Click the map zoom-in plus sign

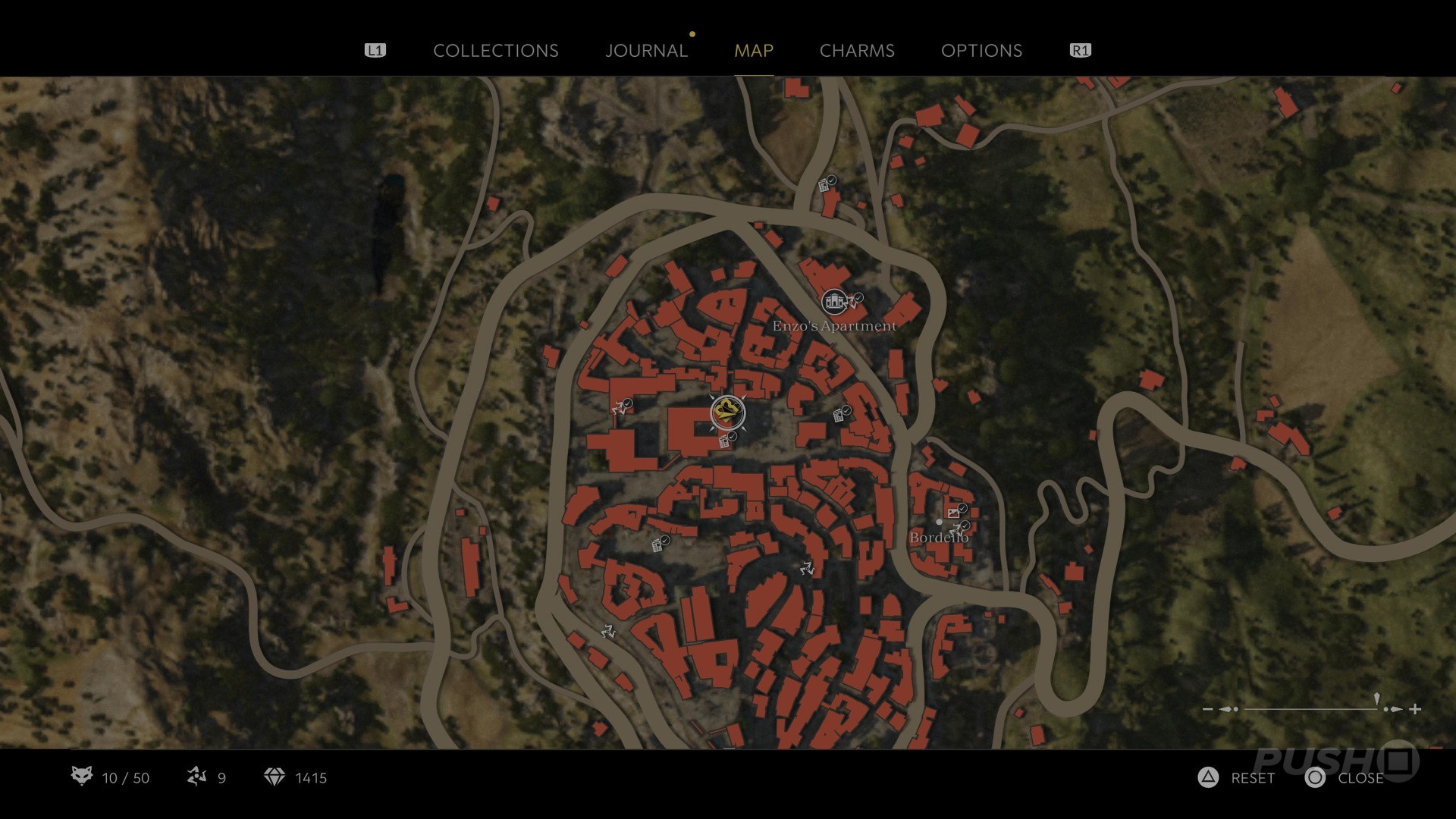[1415, 709]
